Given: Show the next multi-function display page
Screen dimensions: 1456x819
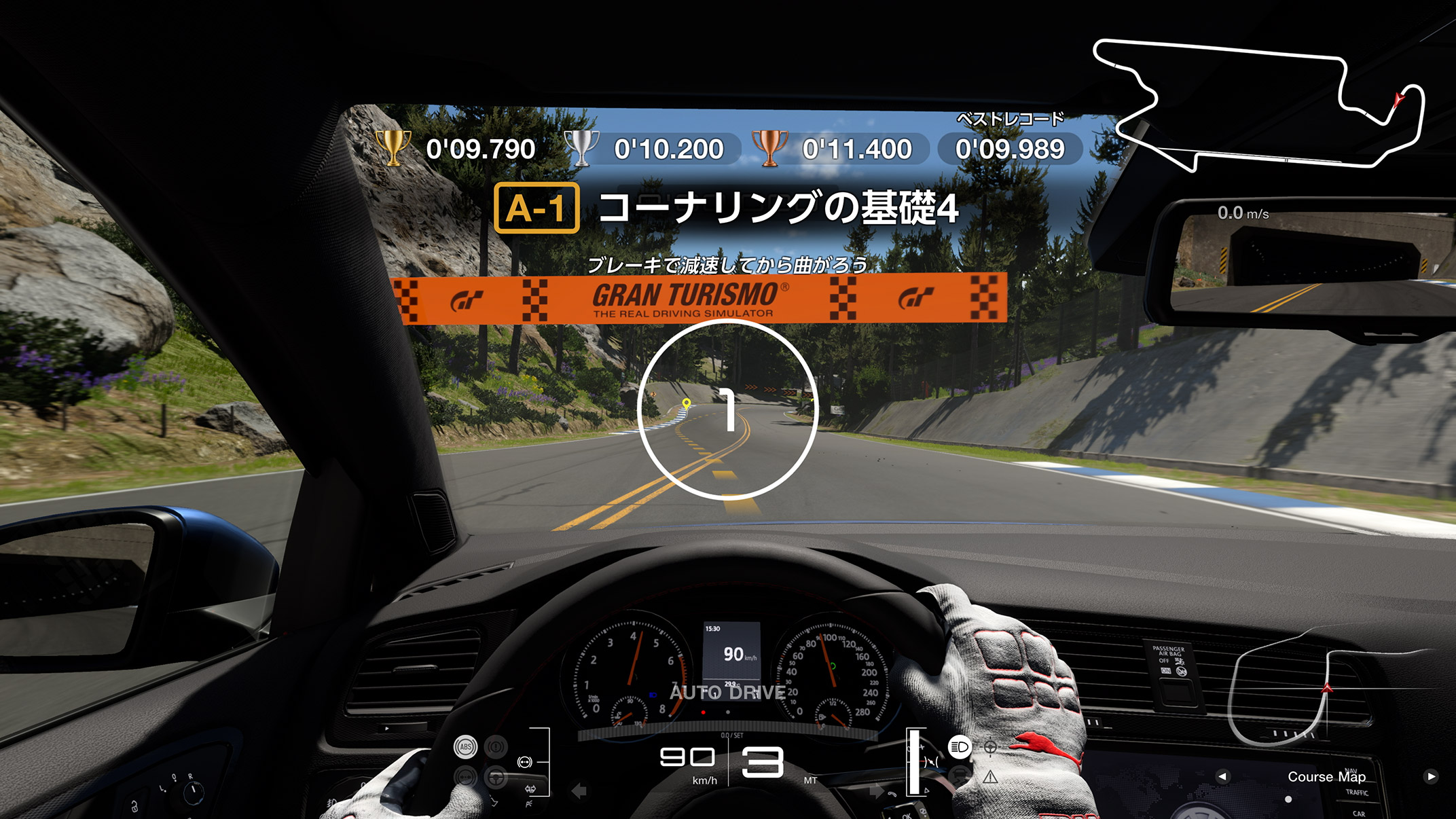Looking at the screenshot, I should pyautogui.click(x=1431, y=776).
